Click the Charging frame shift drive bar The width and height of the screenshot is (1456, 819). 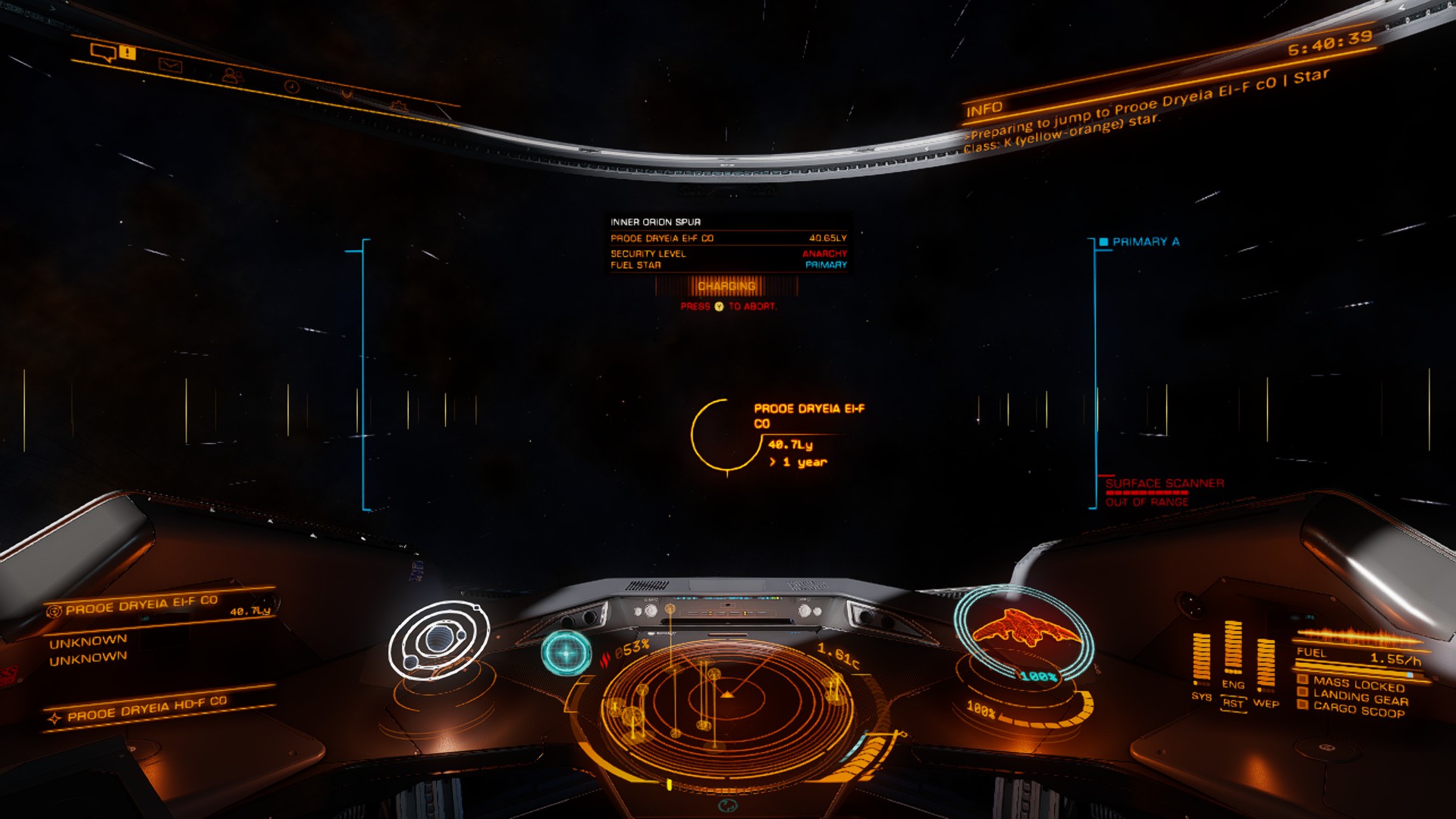[726, 286]
